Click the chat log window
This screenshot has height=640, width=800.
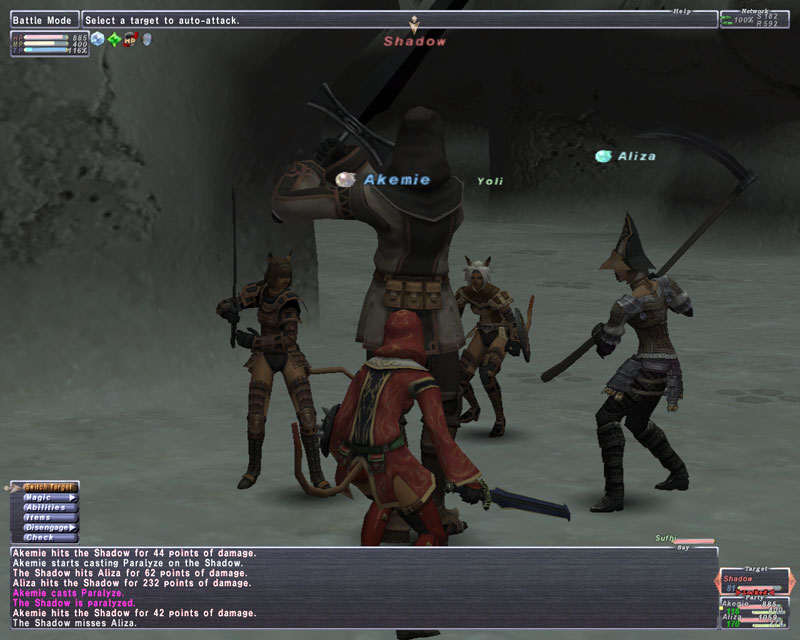click(x=360, y=588)
